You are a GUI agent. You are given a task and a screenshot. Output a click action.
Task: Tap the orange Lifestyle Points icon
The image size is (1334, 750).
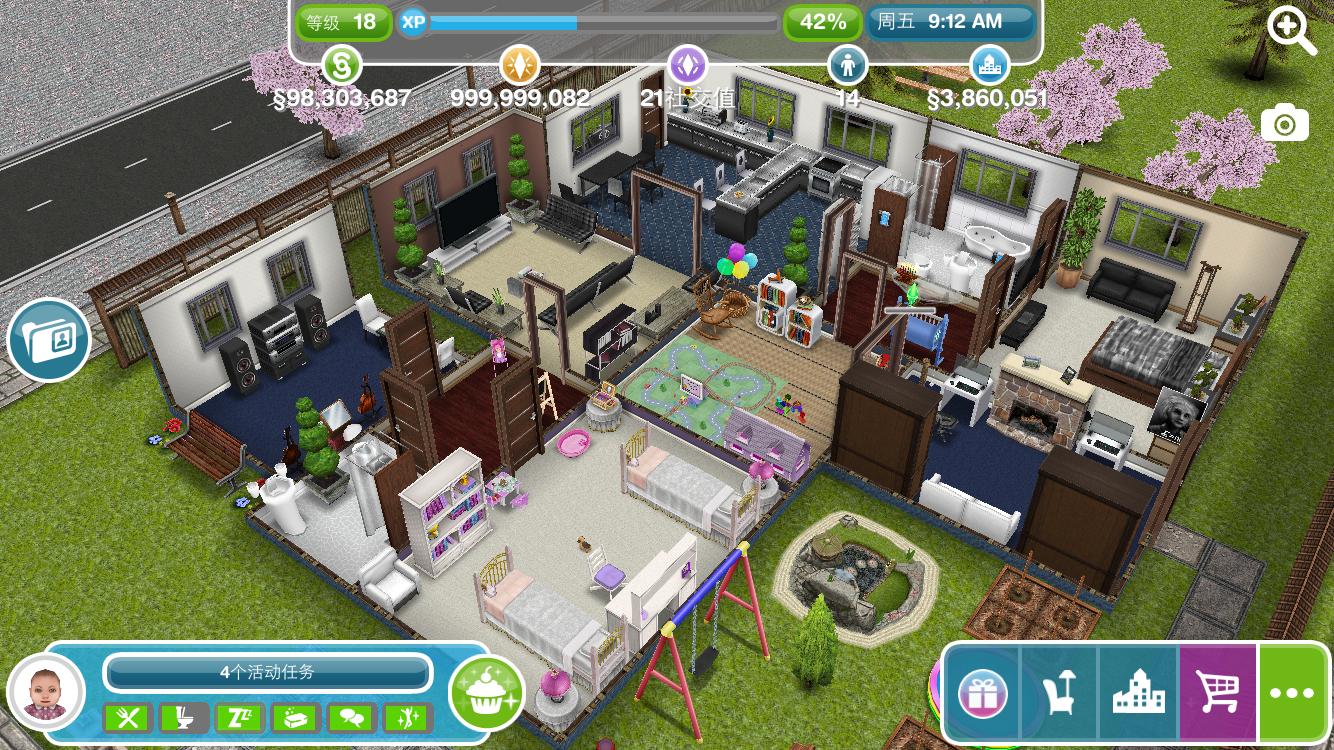(x=519, y=66)
